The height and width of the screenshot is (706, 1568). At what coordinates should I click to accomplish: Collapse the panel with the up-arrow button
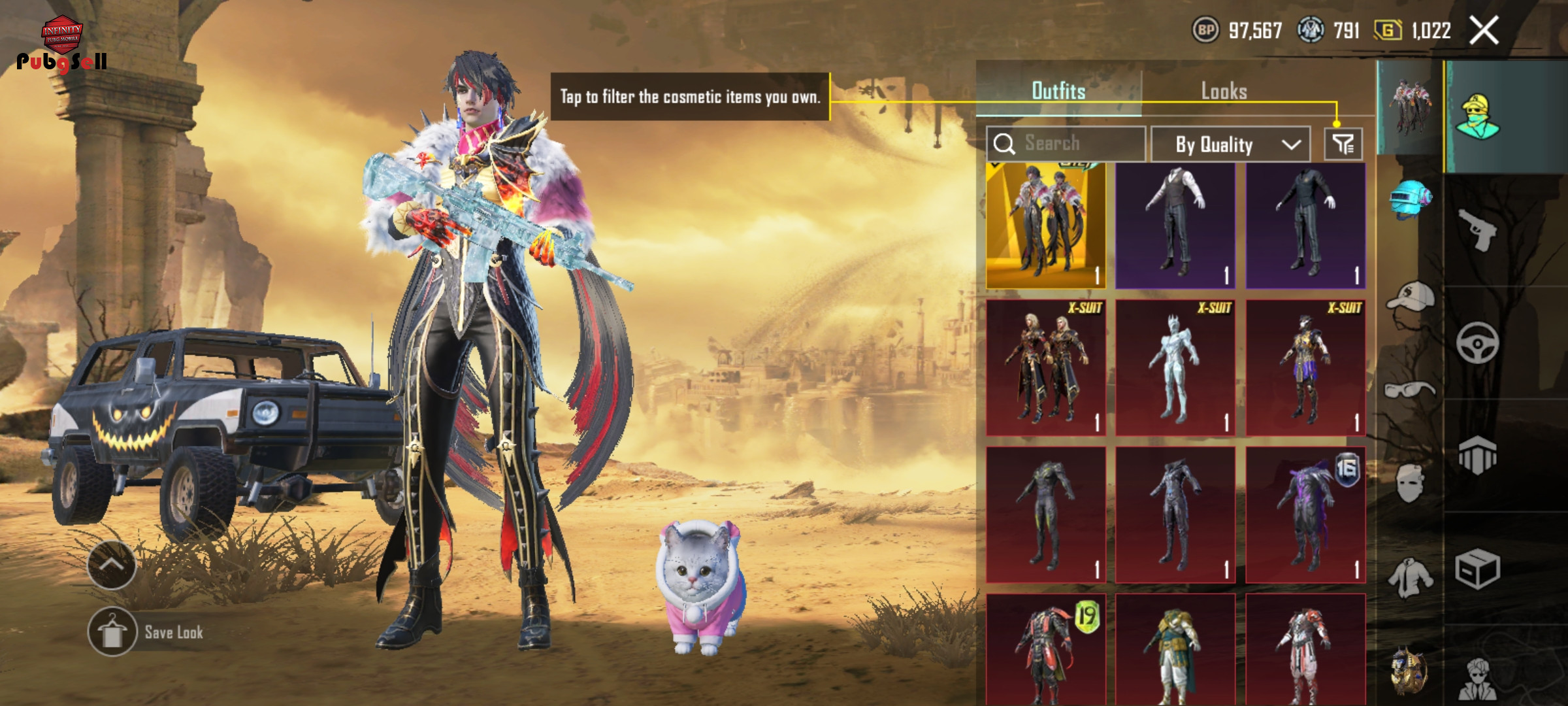(x=112, y=565)
